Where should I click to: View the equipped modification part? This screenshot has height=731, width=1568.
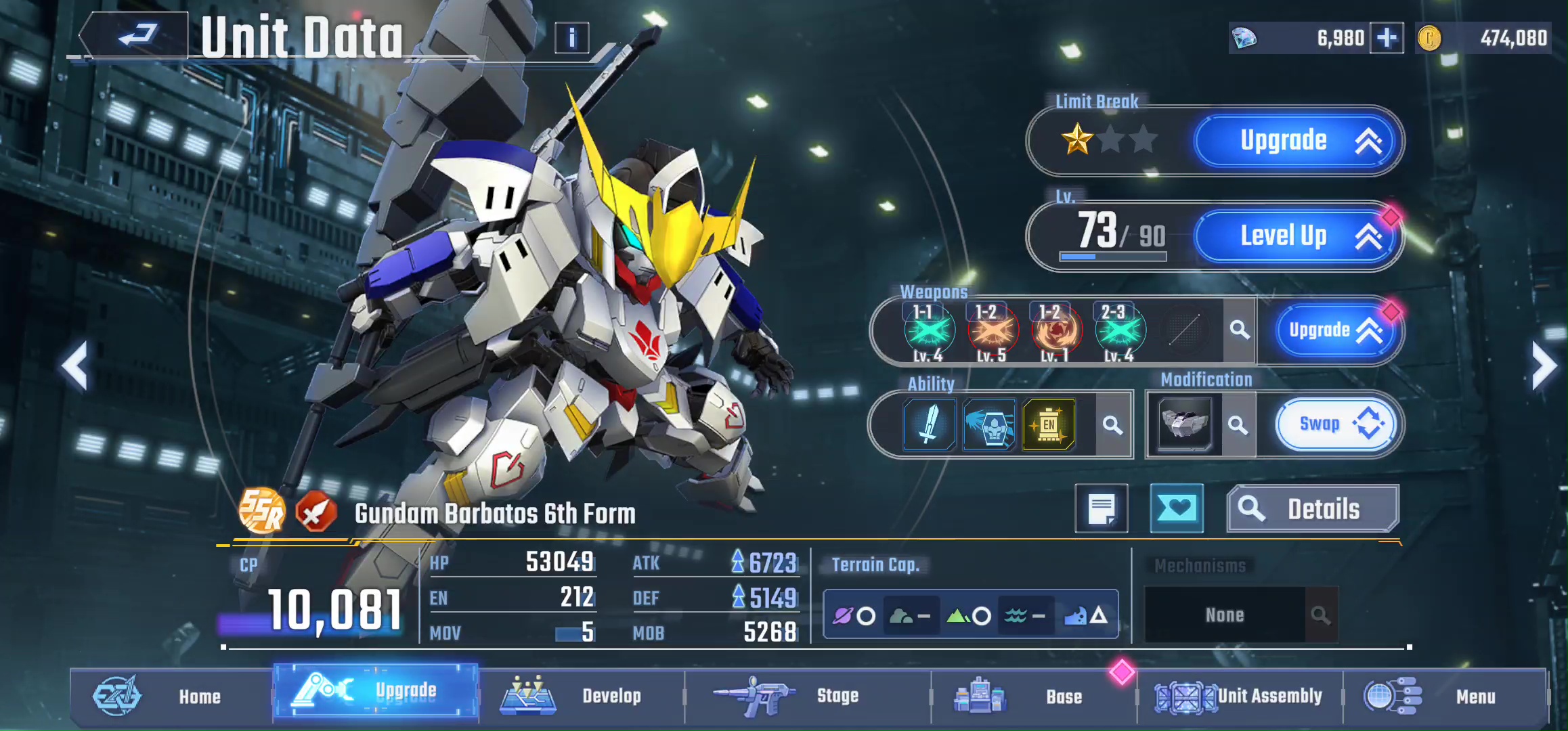pyautogui.click(x=1184, y=424)
